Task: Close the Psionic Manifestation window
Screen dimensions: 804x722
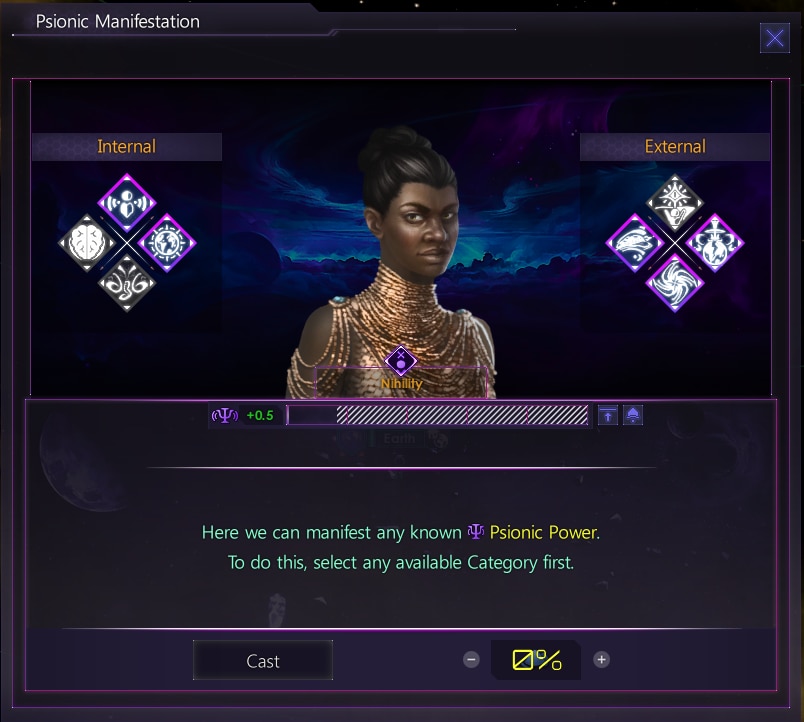Action: (774, 39)
